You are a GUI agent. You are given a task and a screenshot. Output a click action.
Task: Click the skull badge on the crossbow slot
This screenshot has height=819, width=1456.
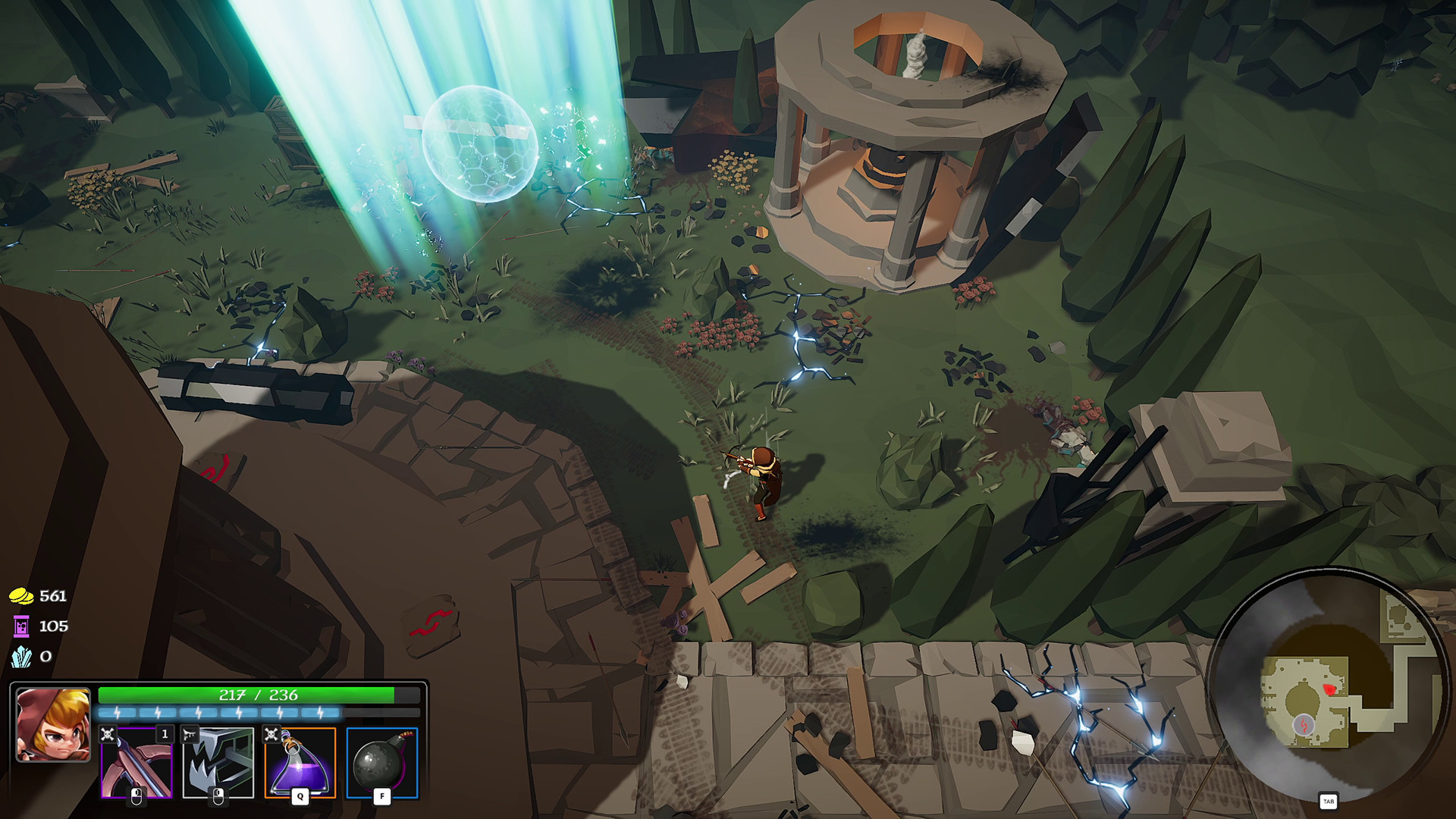tap(108, 734)
